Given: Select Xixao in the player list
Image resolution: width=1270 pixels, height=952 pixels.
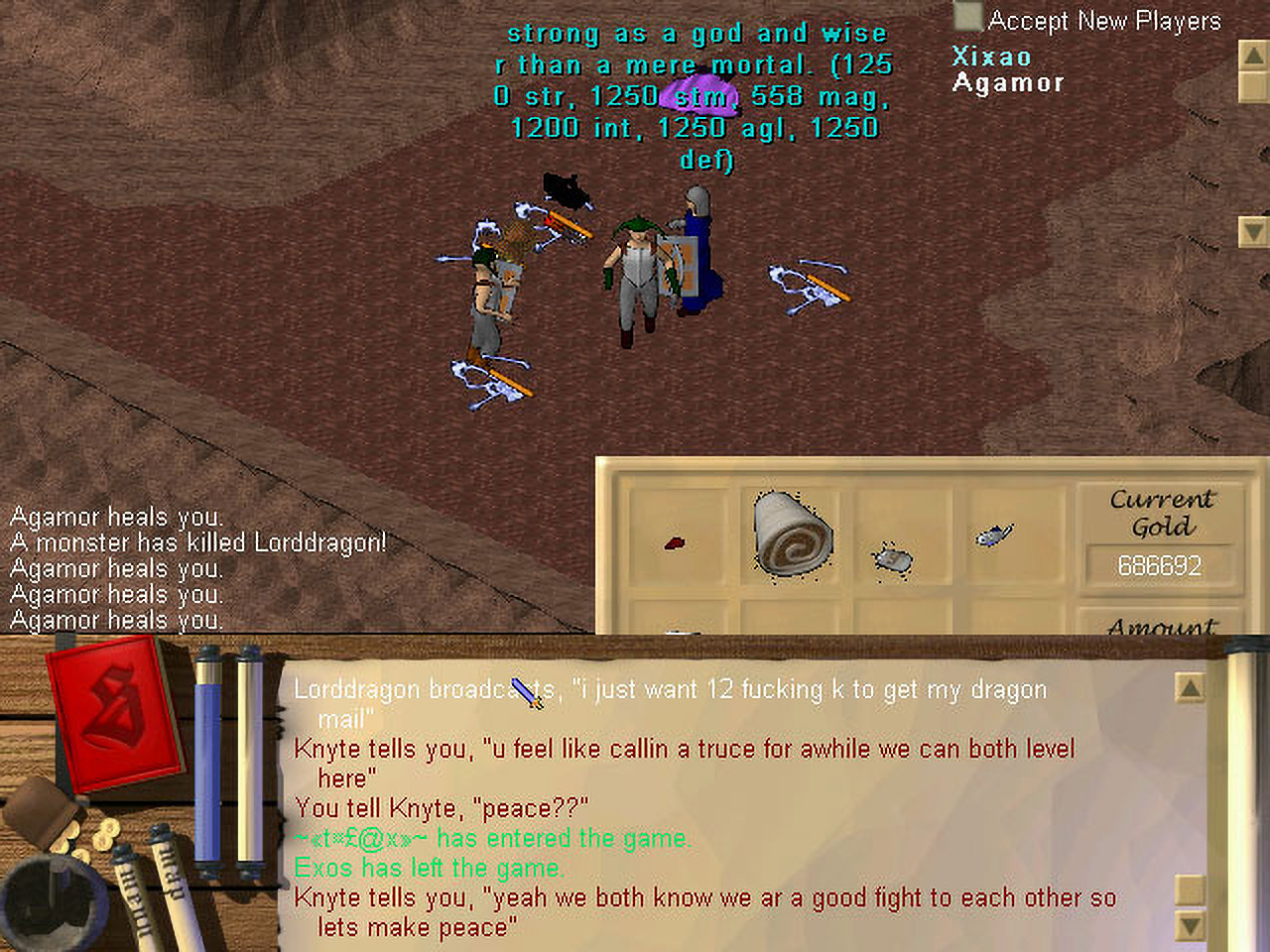Looking at the screenshot, I should click(991, 57).
